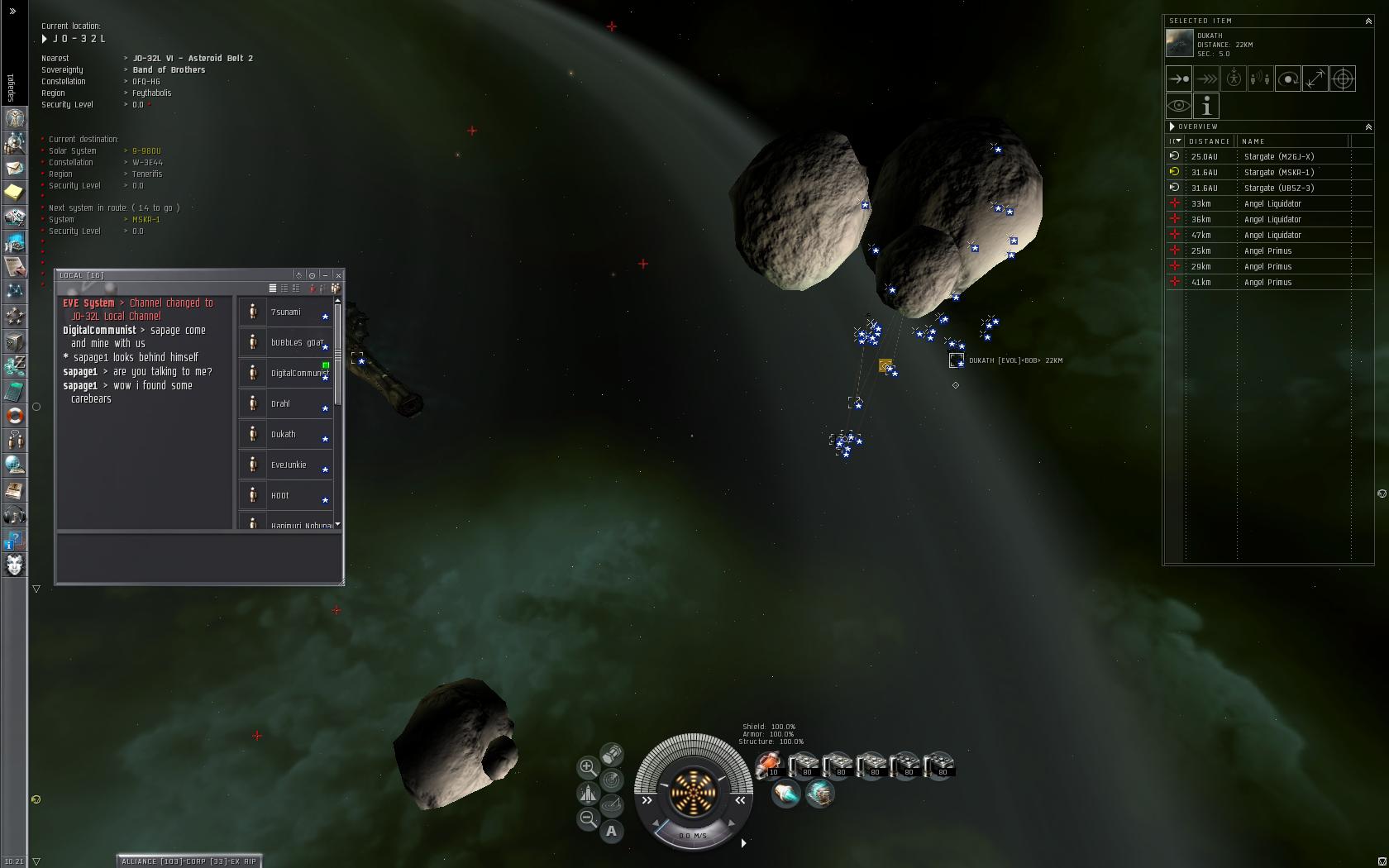This screenshot has height=868, width=1389.
Task: Look at selected item with eye icon
Action: point(1178,106)
